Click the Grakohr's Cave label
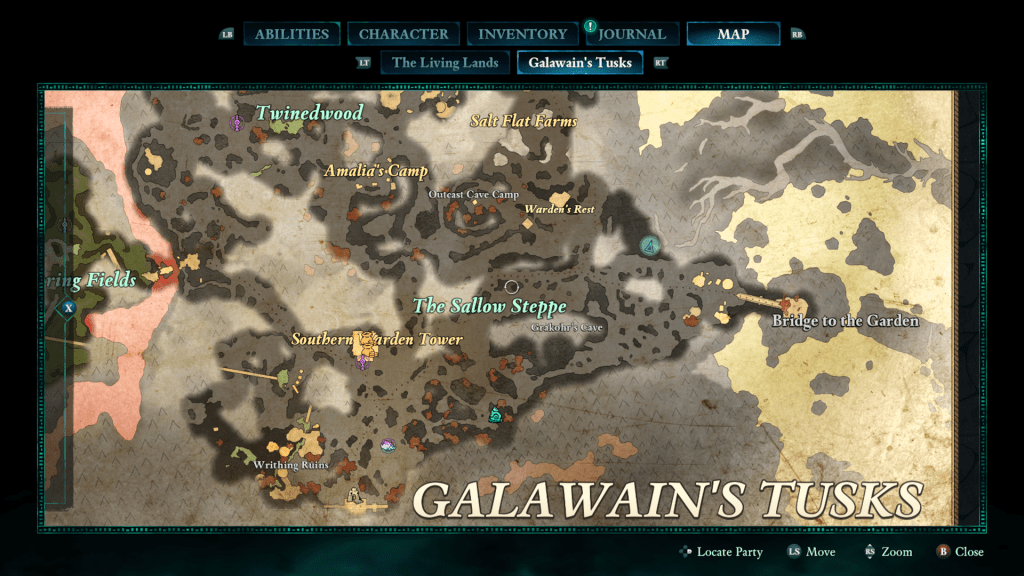 567,327
